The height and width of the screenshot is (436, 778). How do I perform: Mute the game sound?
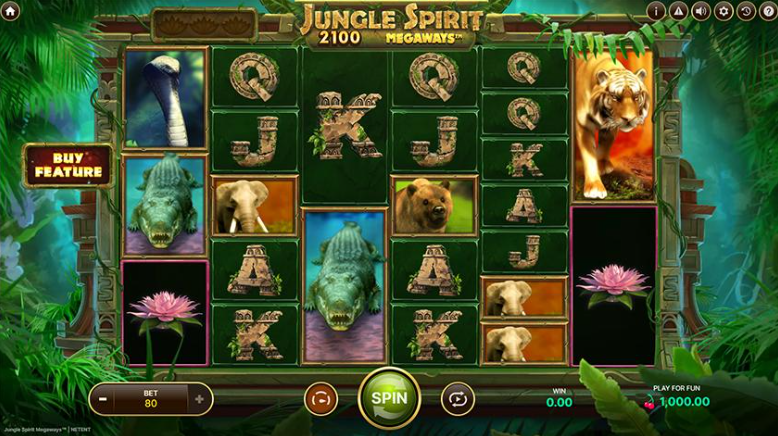click(x=701, y=11)
